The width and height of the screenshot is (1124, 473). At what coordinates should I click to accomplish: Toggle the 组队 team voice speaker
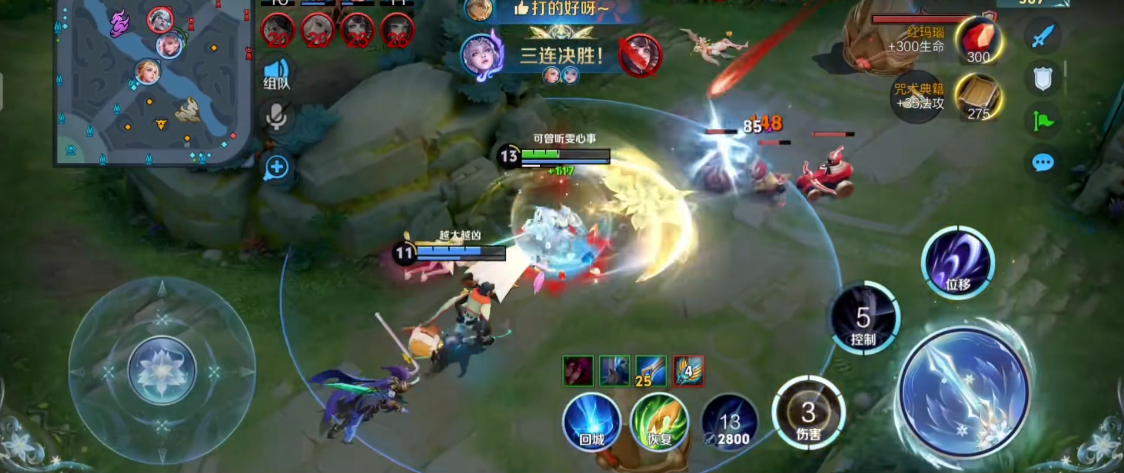(276, 73)
